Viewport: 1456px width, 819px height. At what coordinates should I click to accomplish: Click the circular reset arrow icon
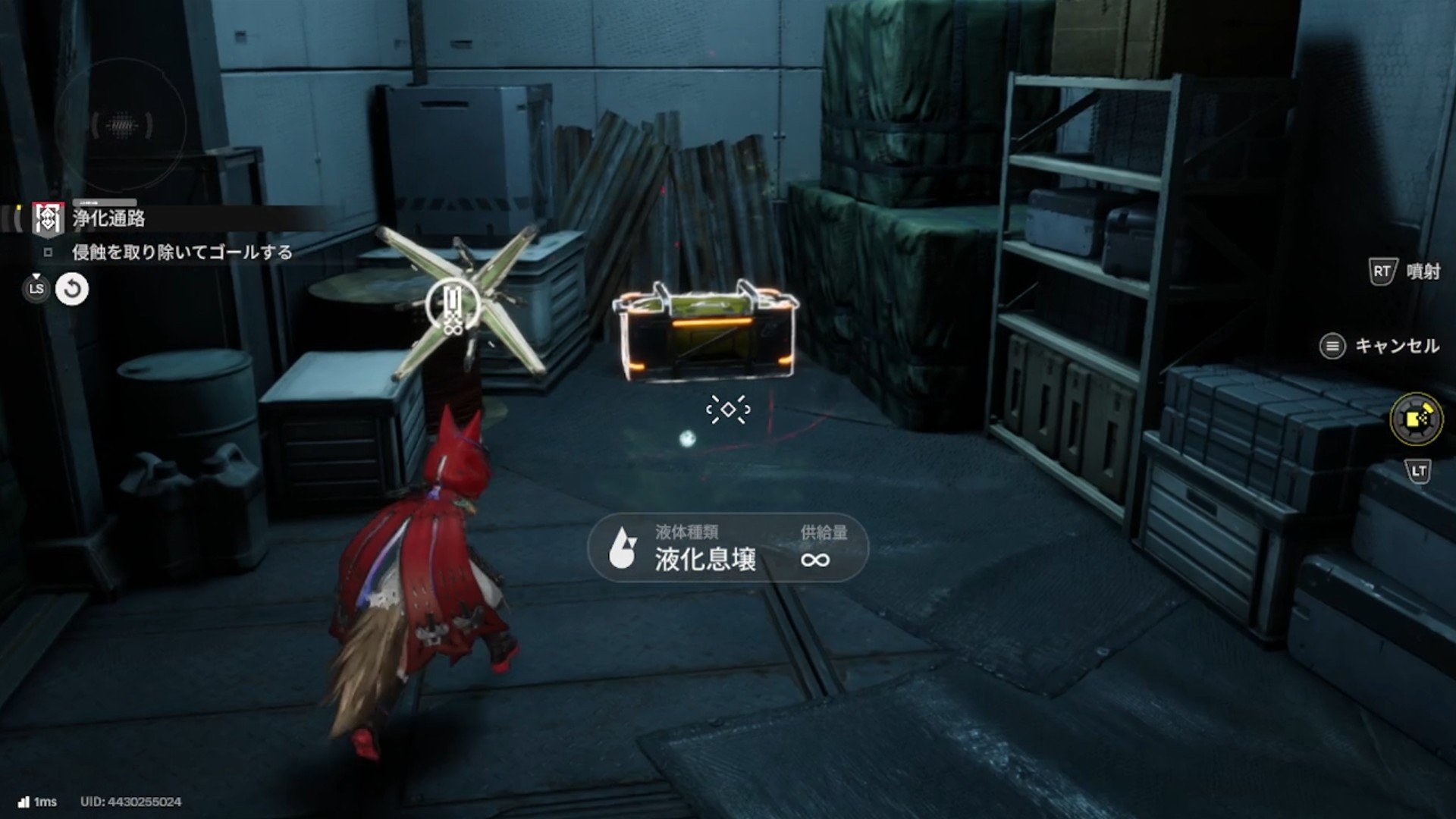coord(72,289)
